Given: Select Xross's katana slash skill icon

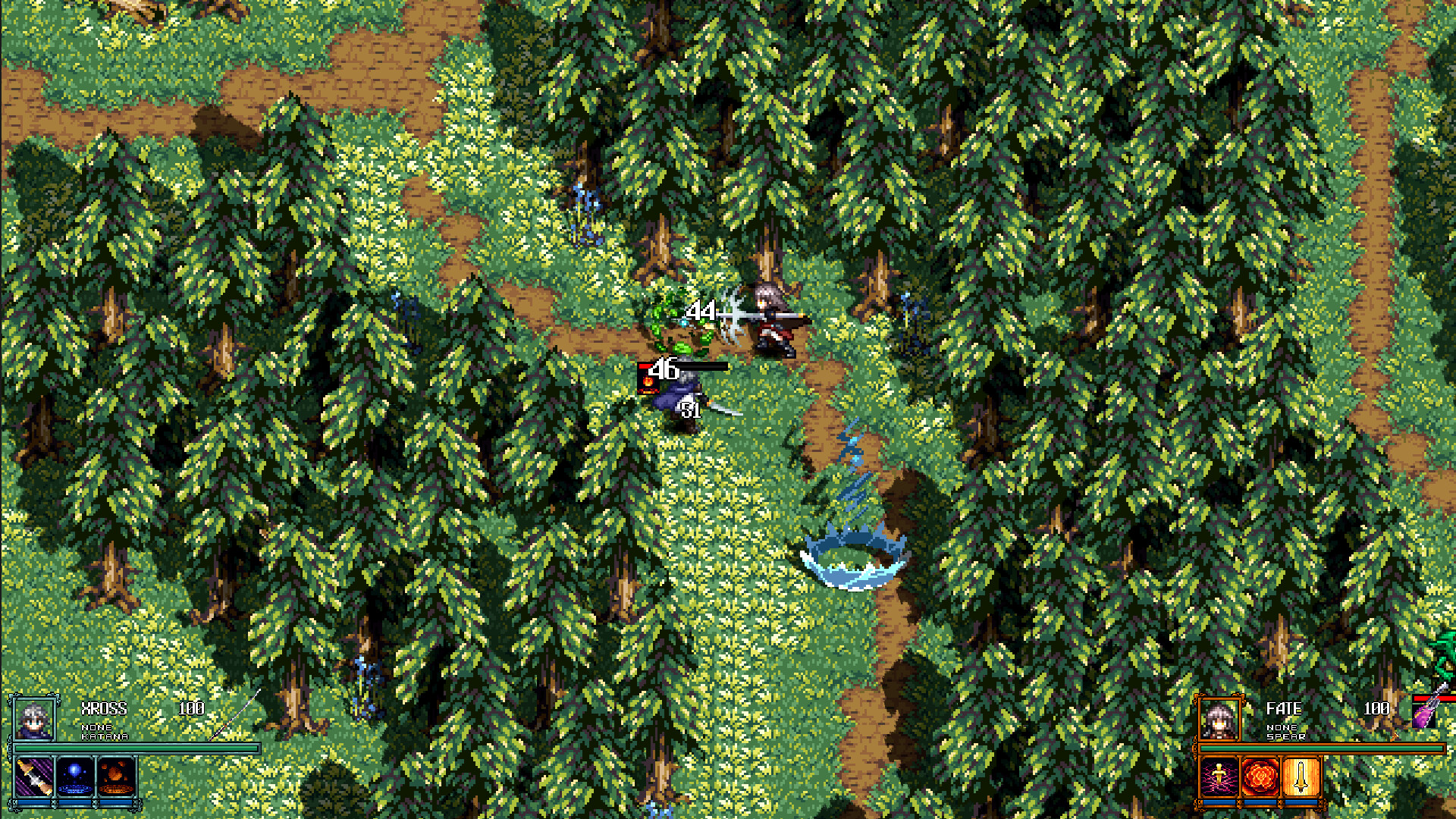Looking at the screenshot, I should point(33,777).
